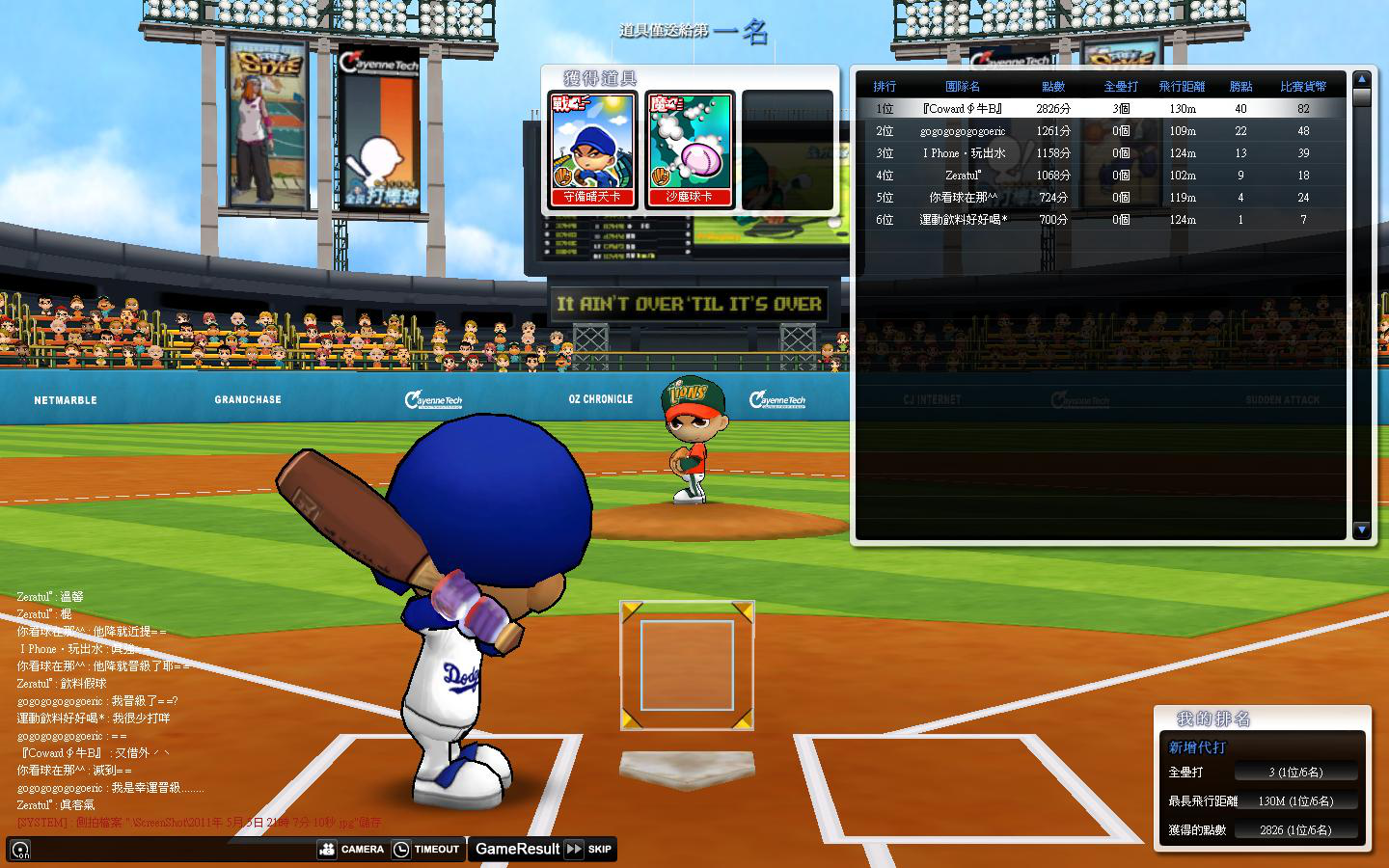Click the 點數 column header

coord(1053,87)
